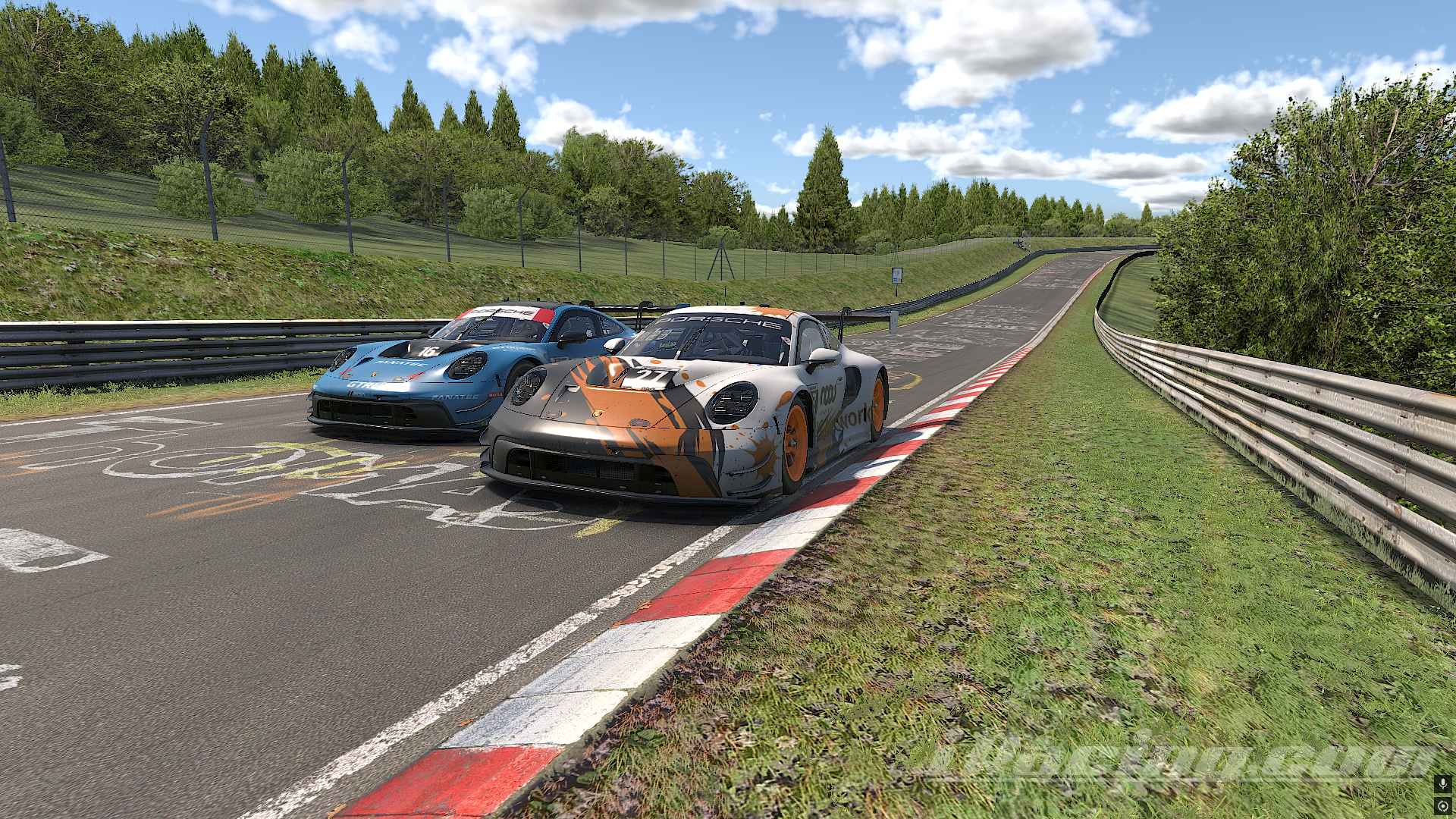Click the circular-arrows record icon

[1443, 806]
